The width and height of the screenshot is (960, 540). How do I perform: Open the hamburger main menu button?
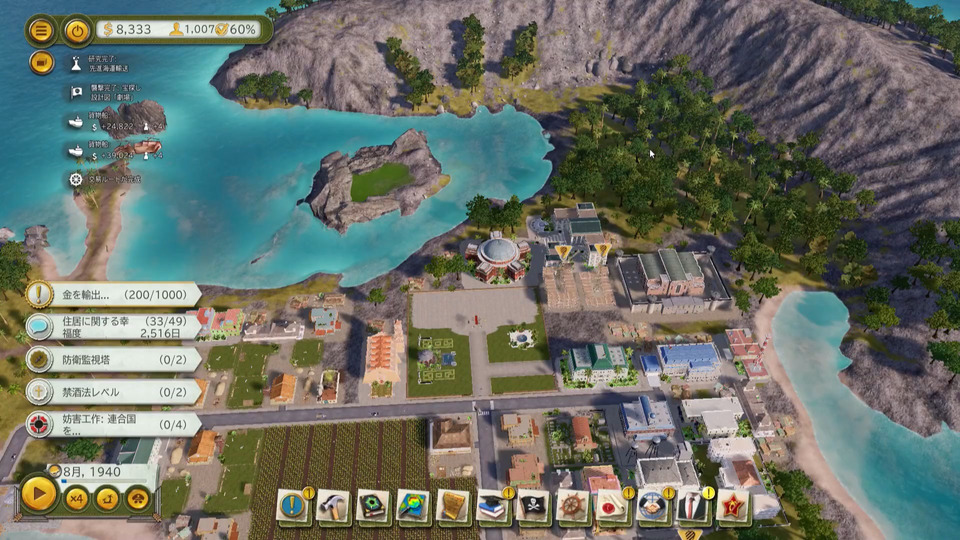tap(41, 30)
